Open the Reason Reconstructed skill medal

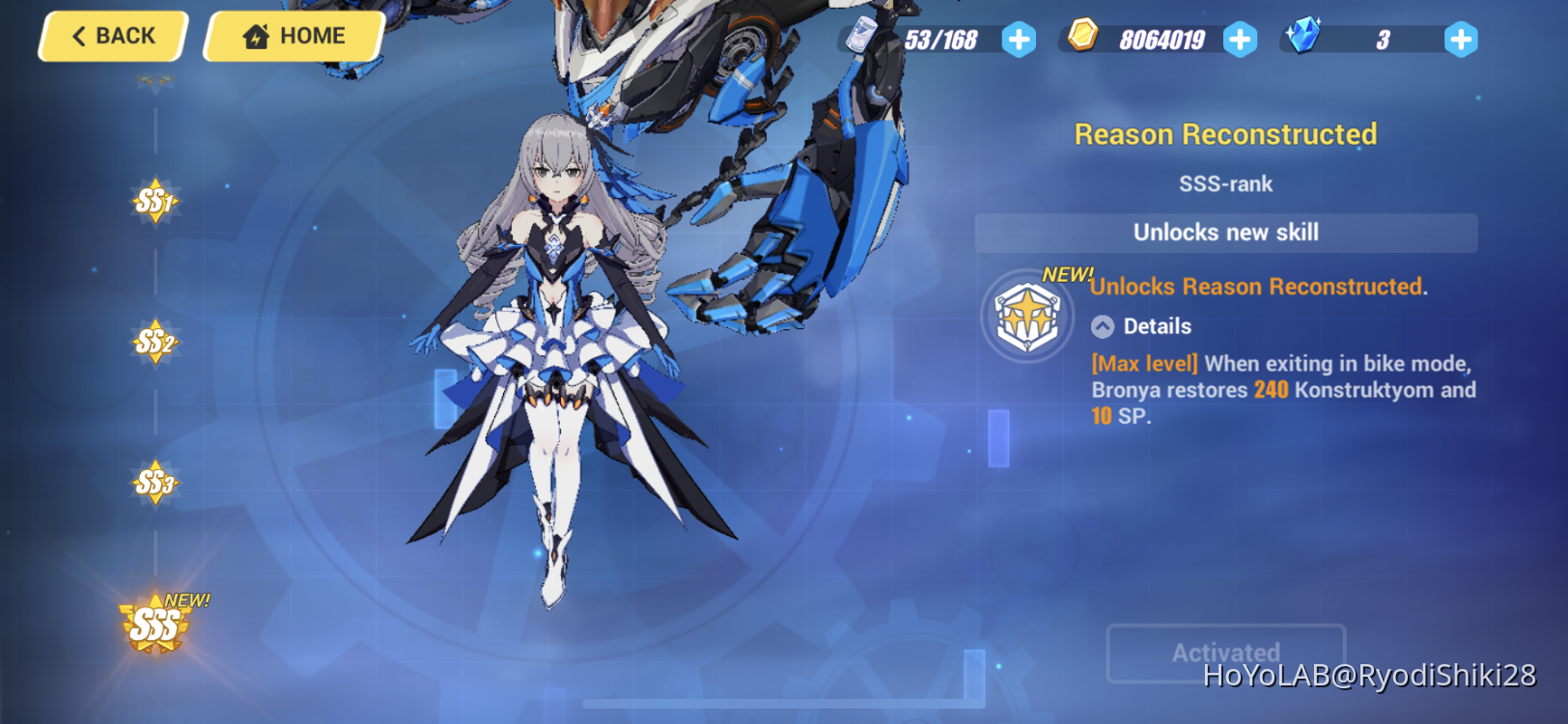(1026, 317)
